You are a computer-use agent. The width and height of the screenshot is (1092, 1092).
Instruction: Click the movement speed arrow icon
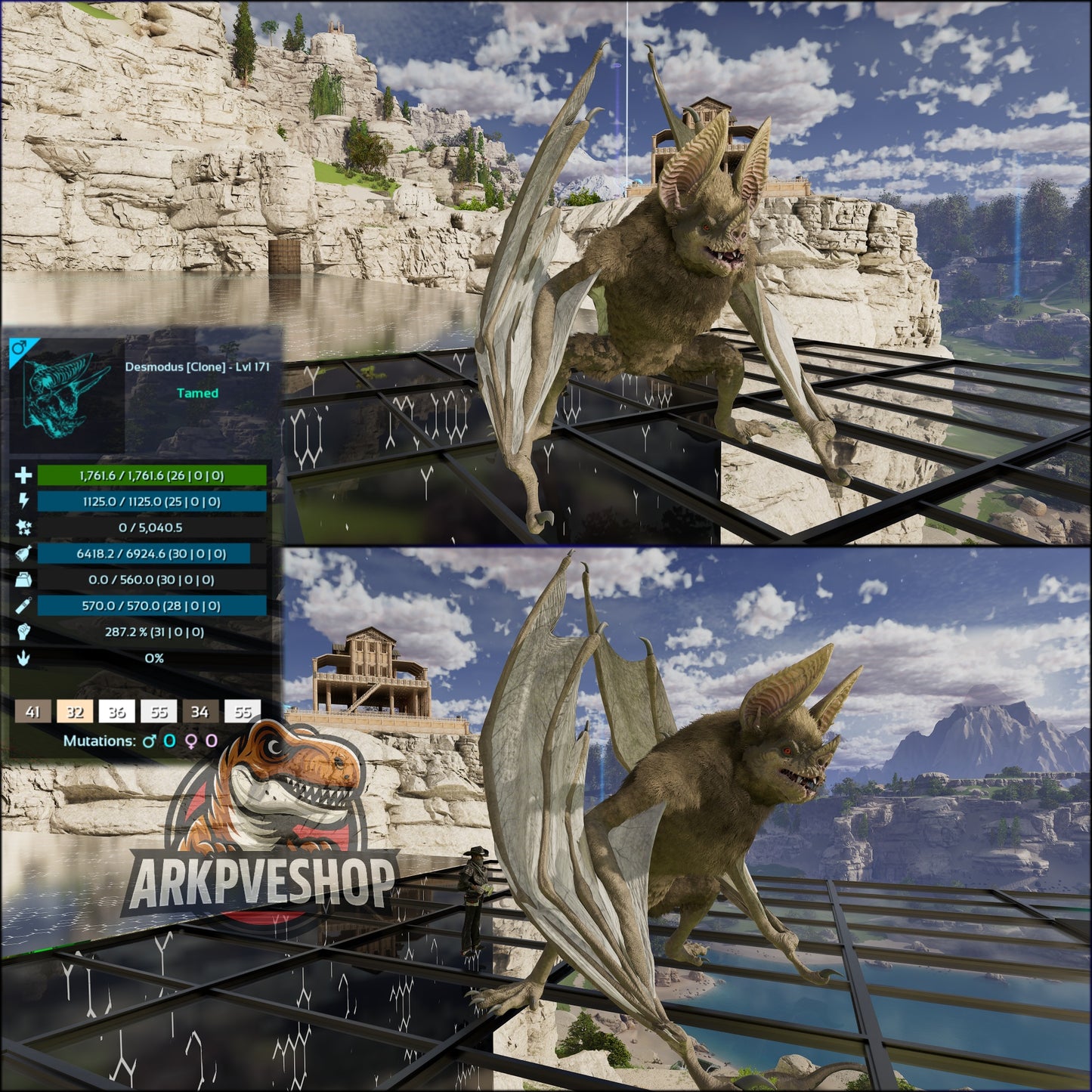coord(23,658)
